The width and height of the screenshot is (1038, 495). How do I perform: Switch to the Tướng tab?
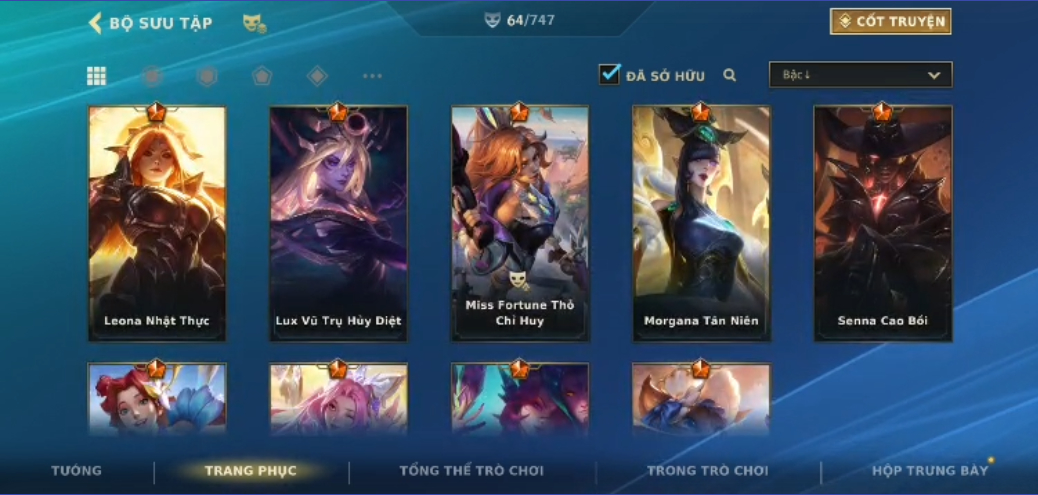point(76,471)
